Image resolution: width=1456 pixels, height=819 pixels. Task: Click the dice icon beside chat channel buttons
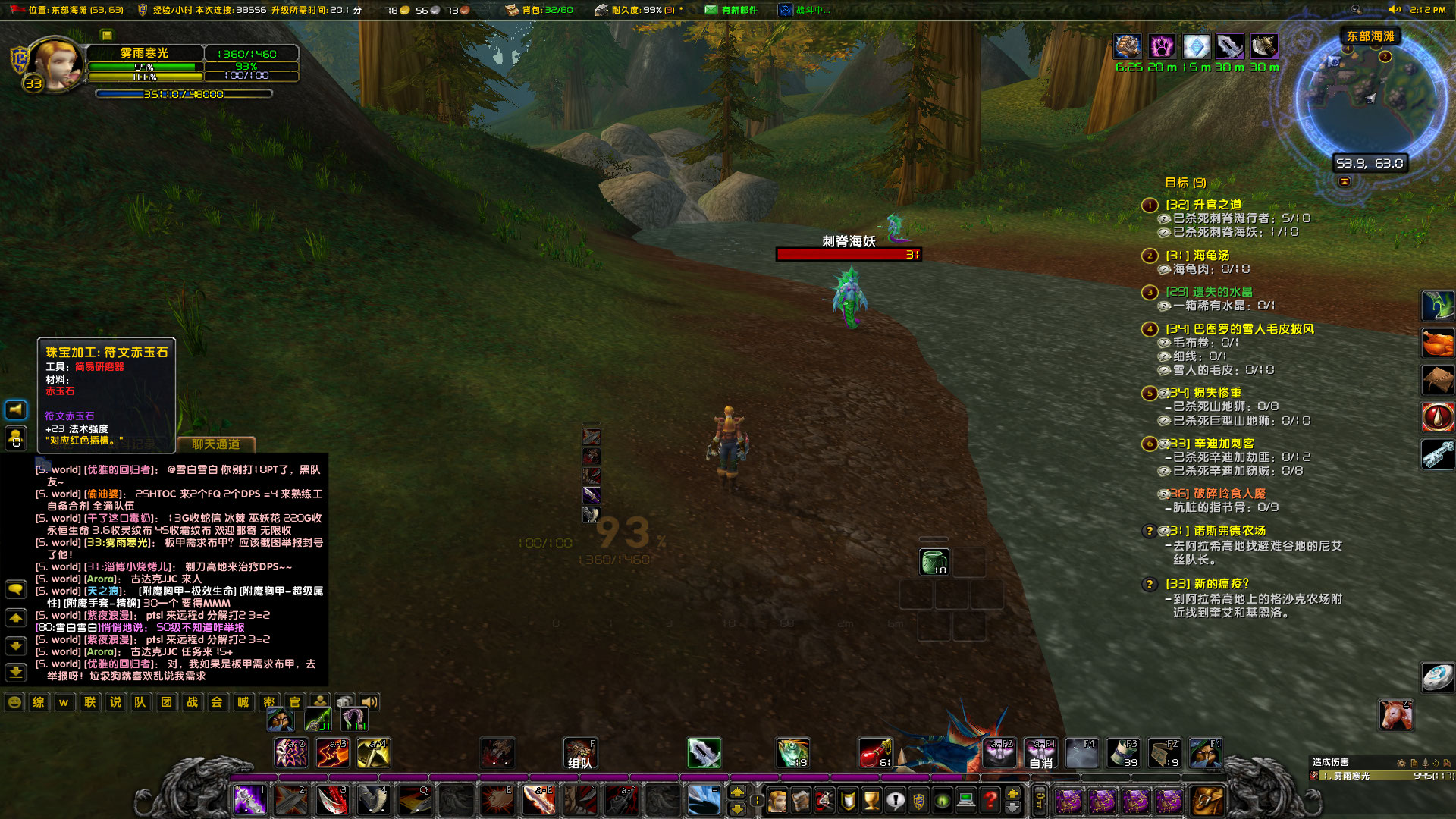344,701
